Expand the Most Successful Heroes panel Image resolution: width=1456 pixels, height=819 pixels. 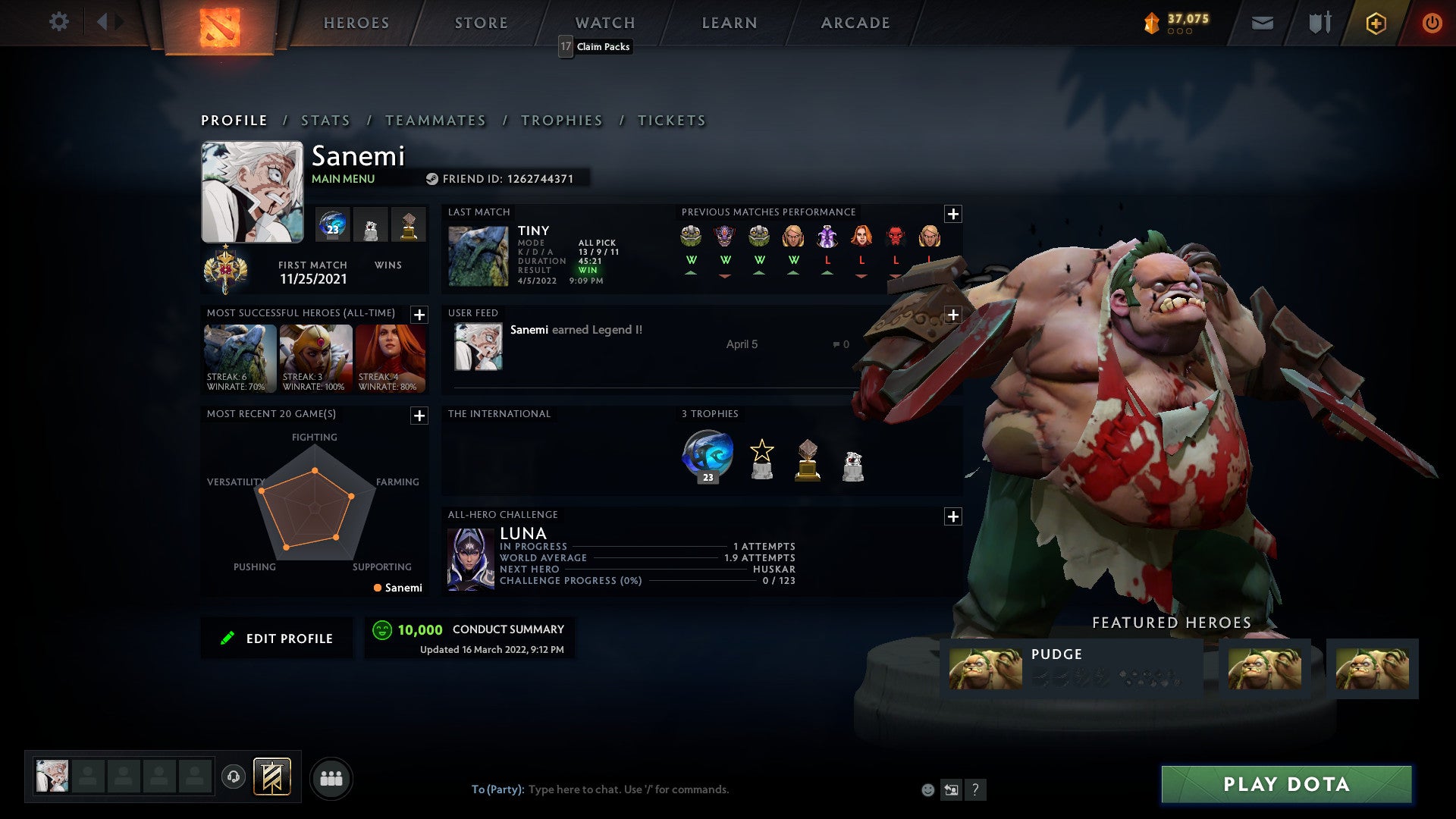(x=419, y=316)
